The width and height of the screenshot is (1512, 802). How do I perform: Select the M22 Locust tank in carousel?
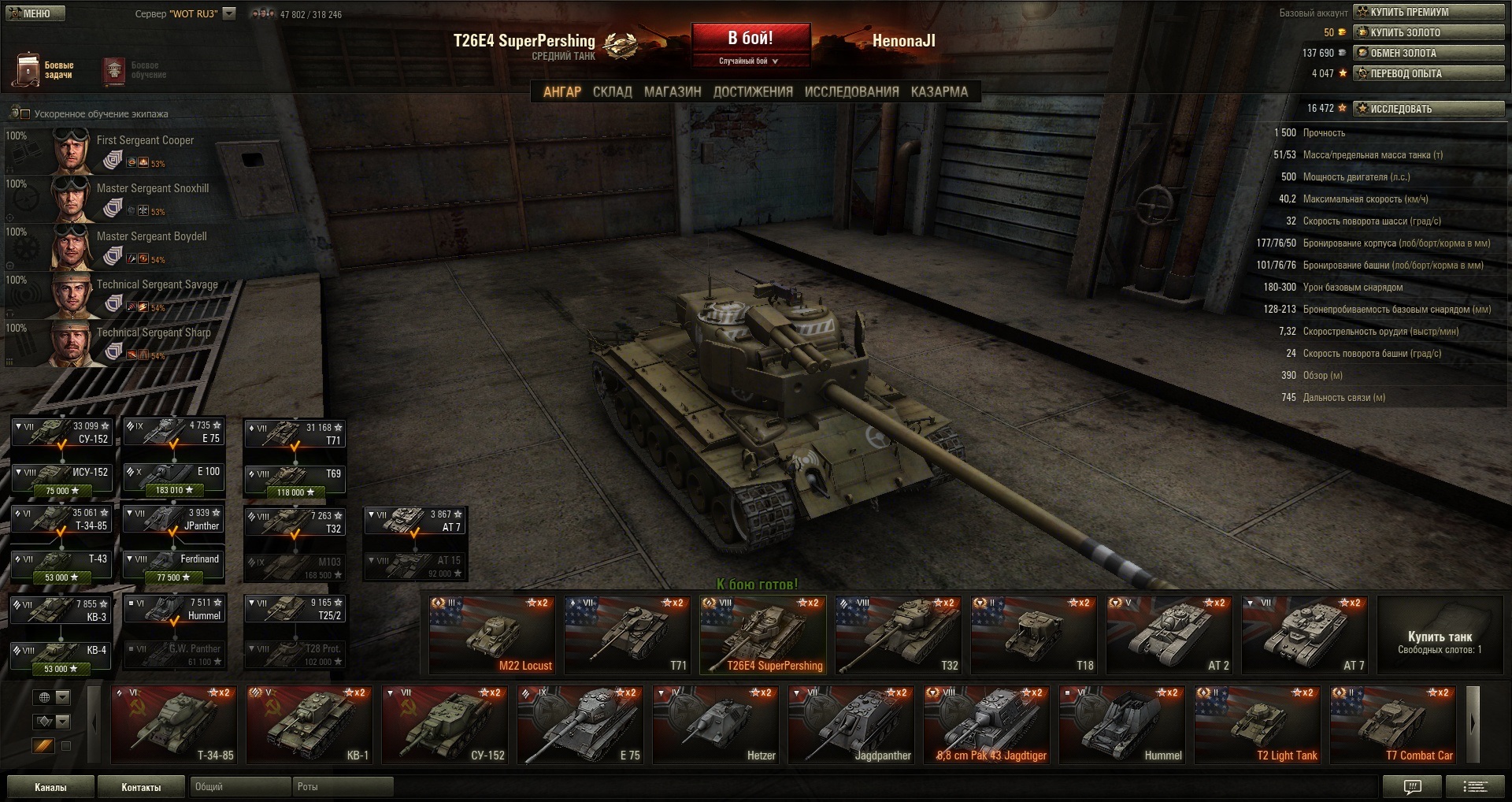coord(492,635)
